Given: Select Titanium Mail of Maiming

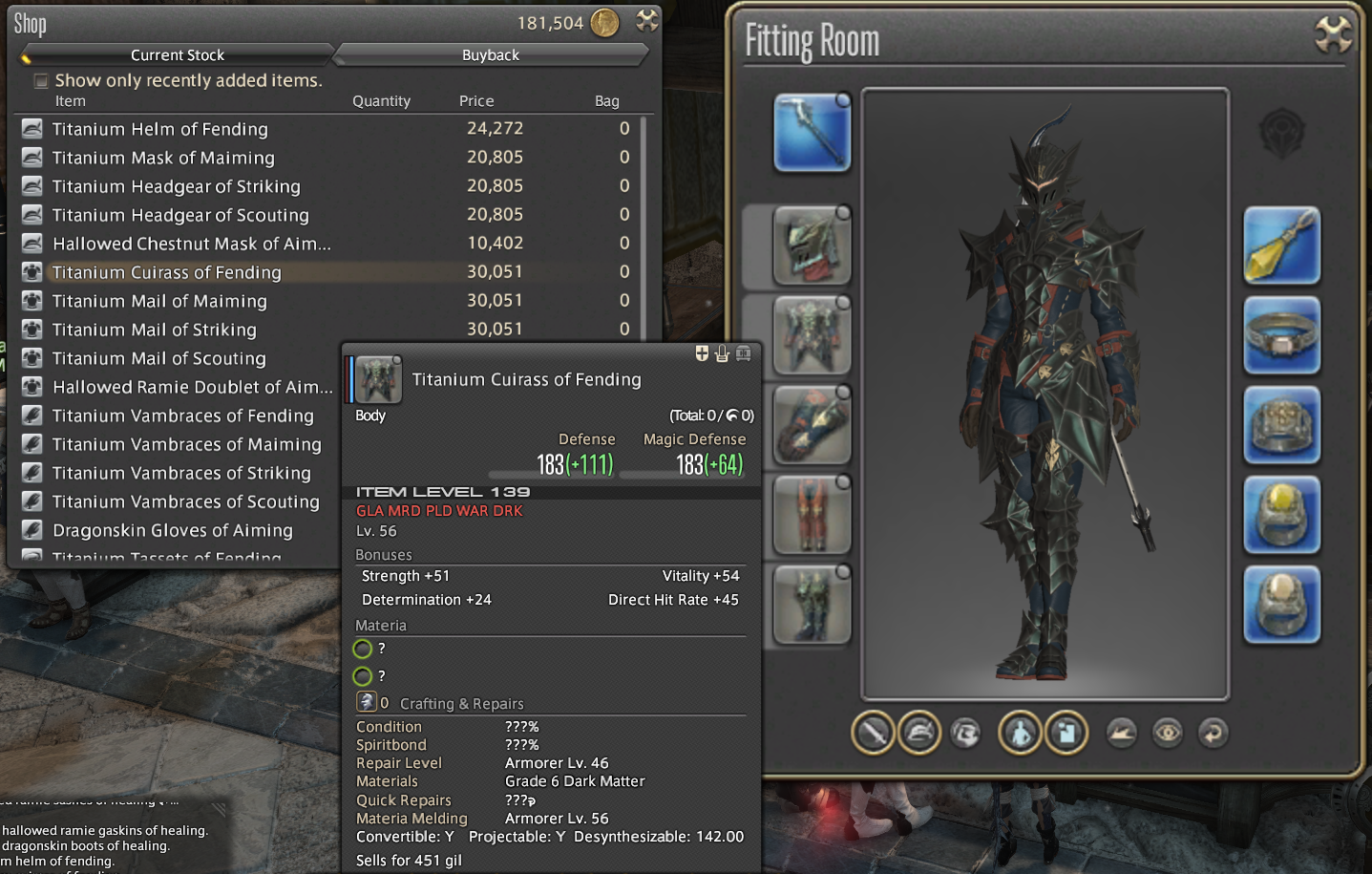Looking at the screenshot, I should pos(159,301).
